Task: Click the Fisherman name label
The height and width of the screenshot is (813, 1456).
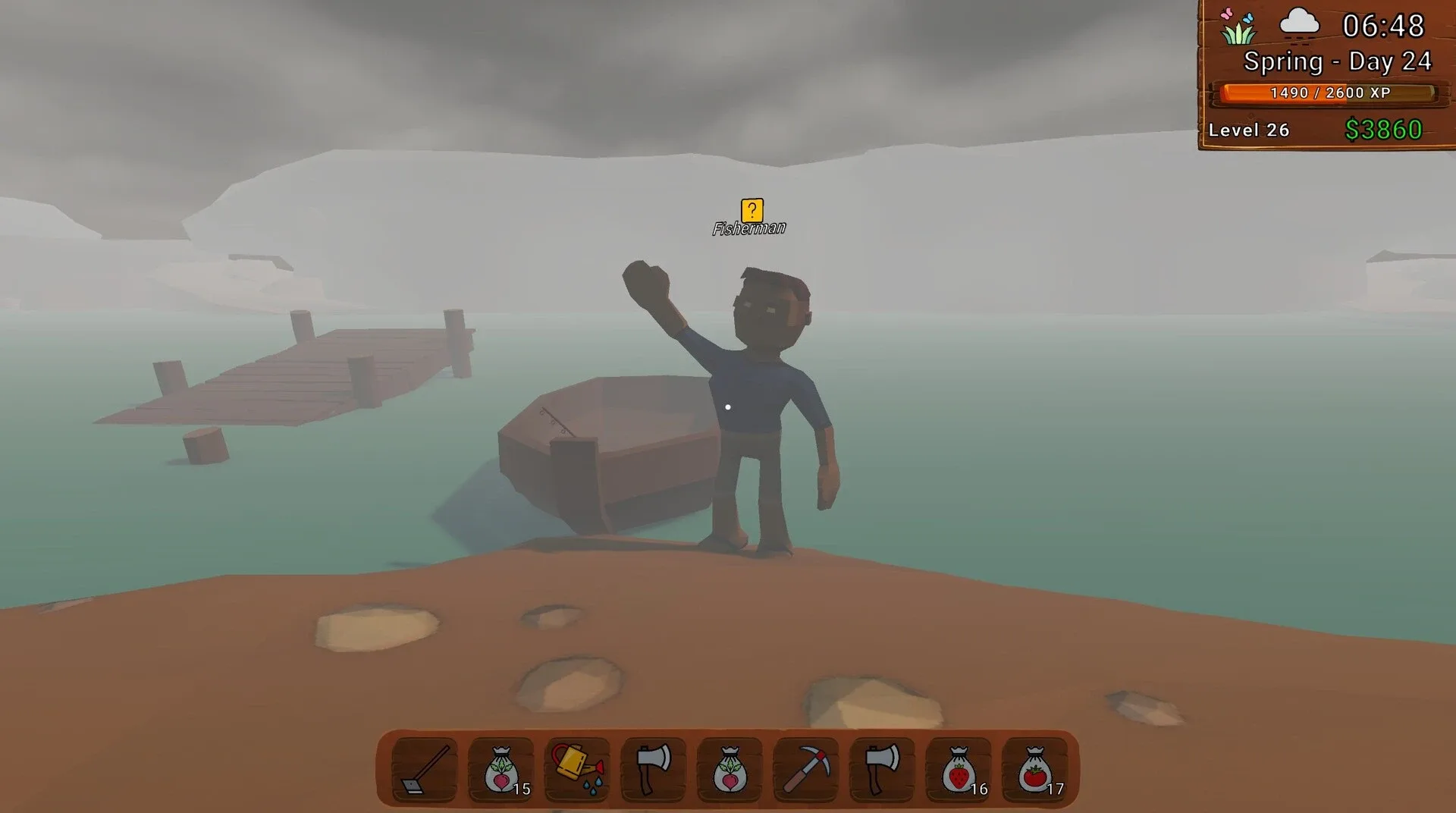Action: 749,228
